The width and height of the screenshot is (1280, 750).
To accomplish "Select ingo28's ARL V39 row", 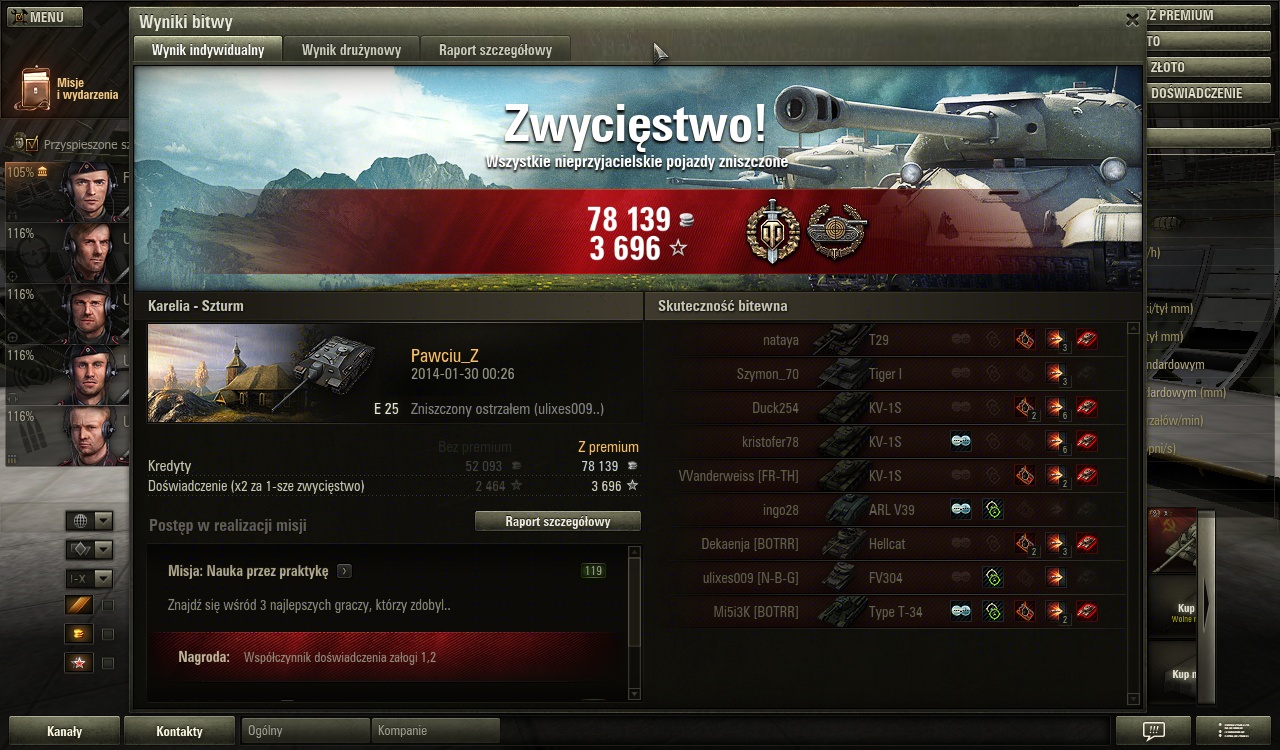I will point(888,510).
